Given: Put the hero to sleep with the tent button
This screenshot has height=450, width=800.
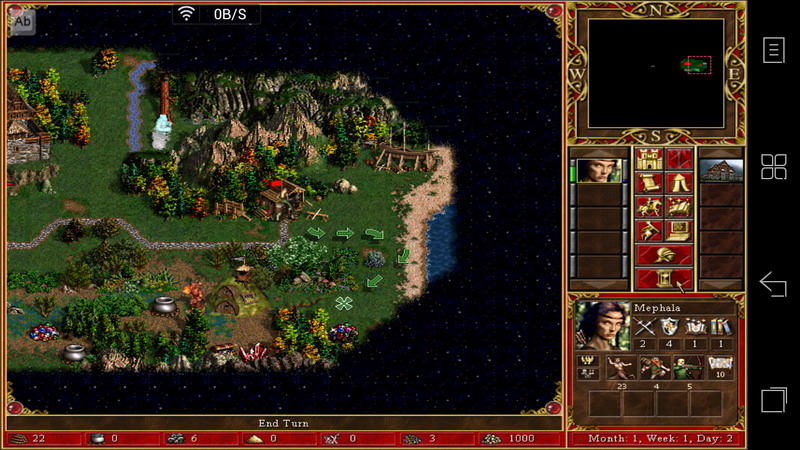Looking at the screenshot, I should 678,184.
